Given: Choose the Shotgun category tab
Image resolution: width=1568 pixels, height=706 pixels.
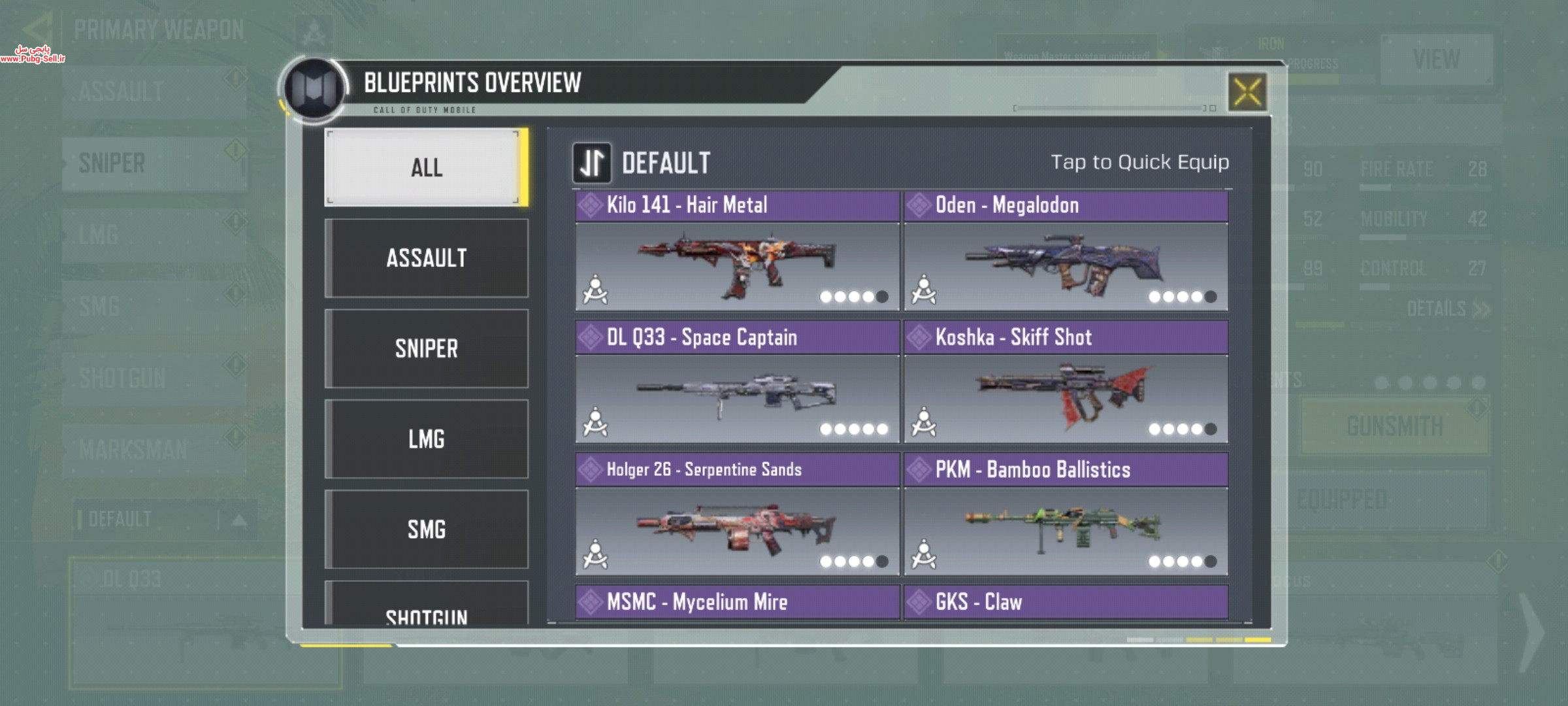Looking at the screenshot, I should pos(426,611).
